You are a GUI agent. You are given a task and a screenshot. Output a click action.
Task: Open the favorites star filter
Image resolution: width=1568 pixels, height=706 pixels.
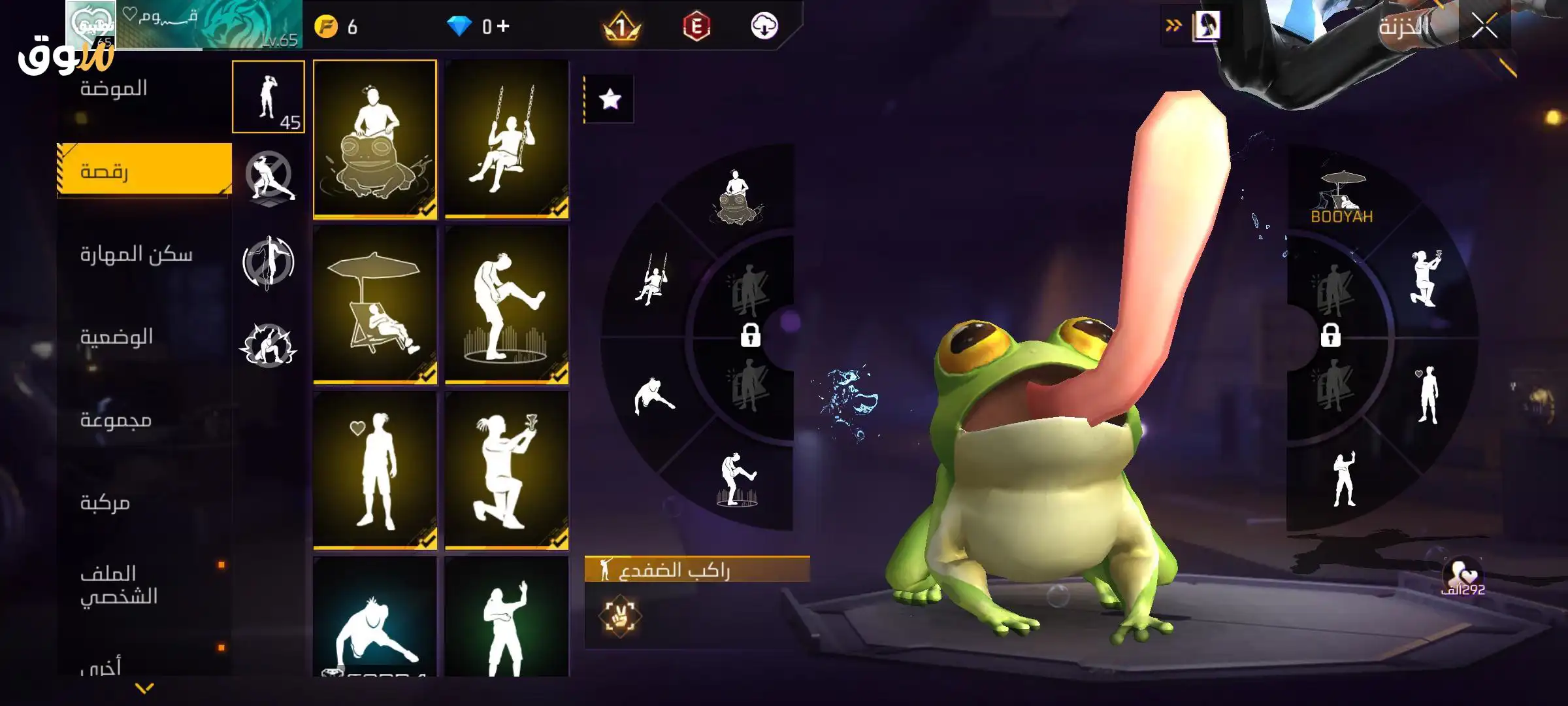click(x=610, y=99)
